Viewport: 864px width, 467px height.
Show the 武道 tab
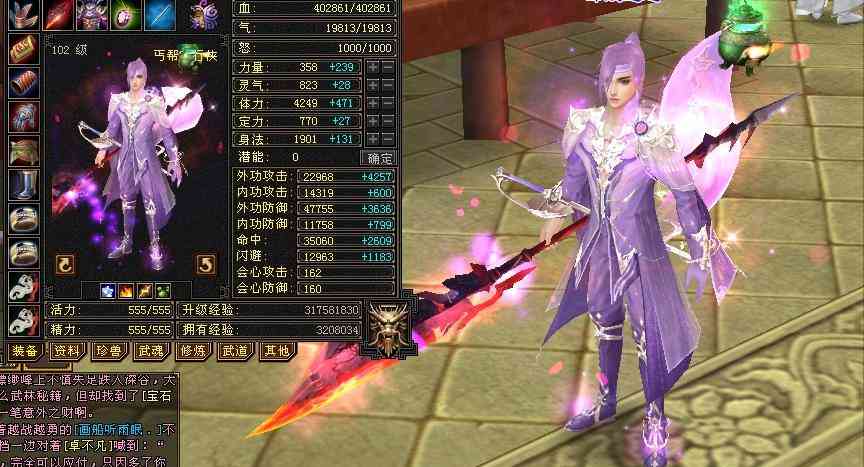233,351
